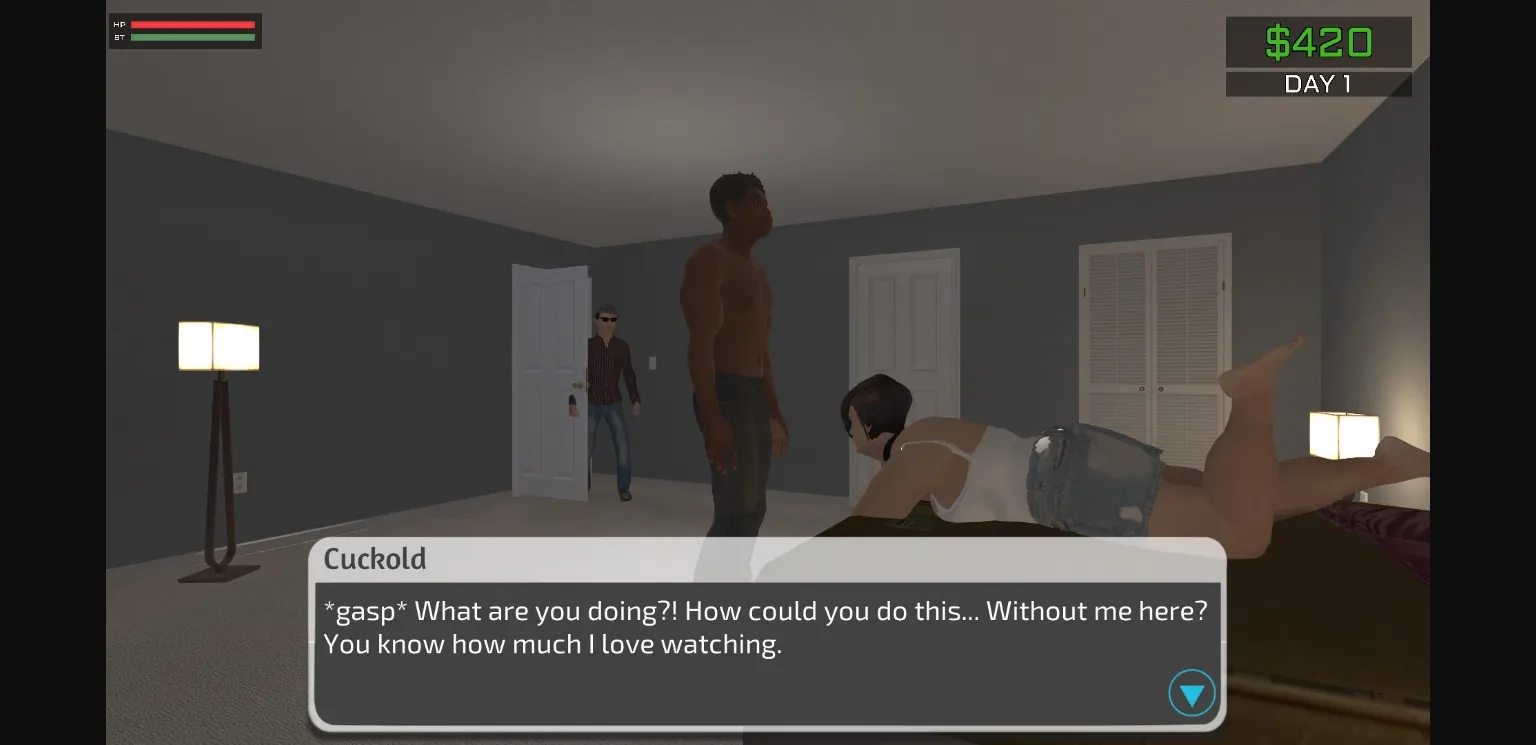Click the red HP bar fill

(190, 23)
